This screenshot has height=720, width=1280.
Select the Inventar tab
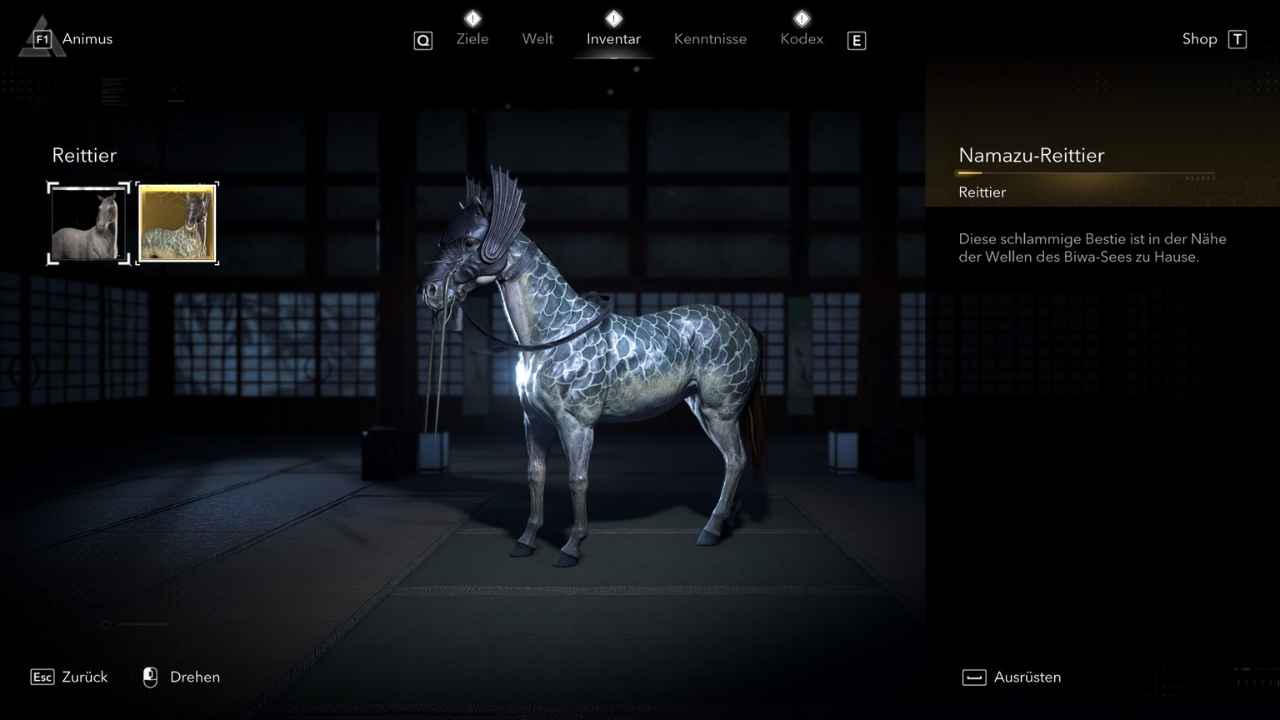click(613, 39)
